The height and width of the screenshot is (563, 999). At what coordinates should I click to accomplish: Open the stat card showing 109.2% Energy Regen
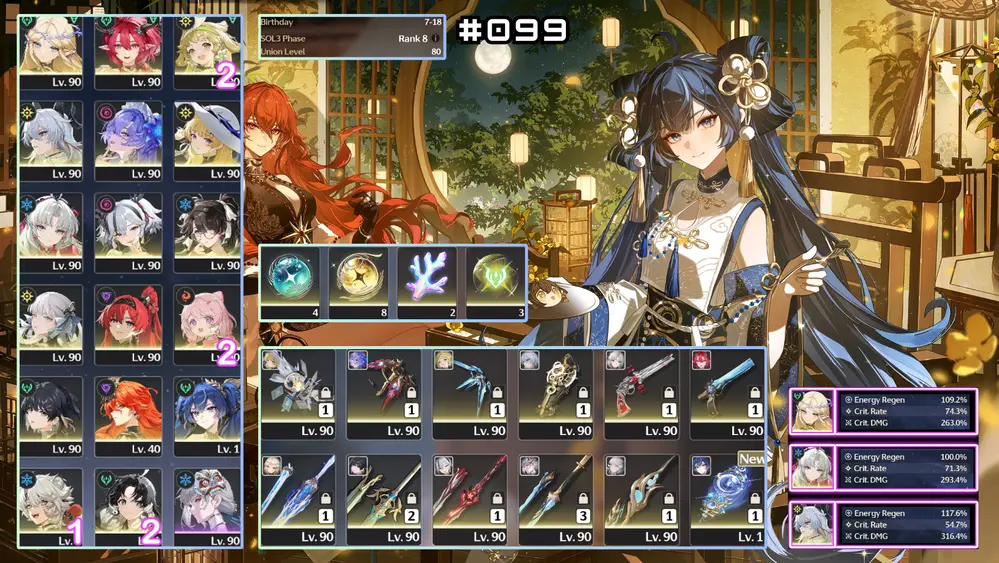(x=881, y=411)
